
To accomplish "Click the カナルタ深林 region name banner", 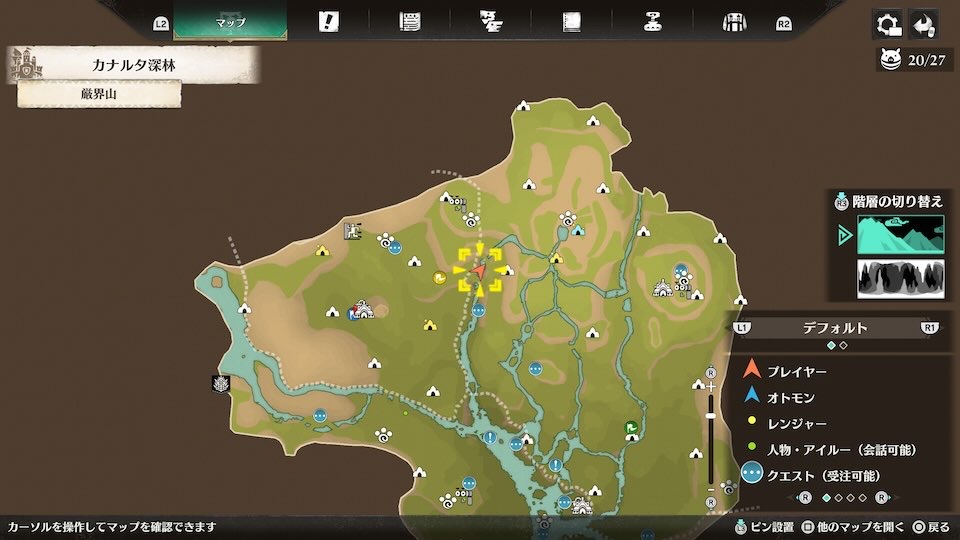I will (135, 66).
